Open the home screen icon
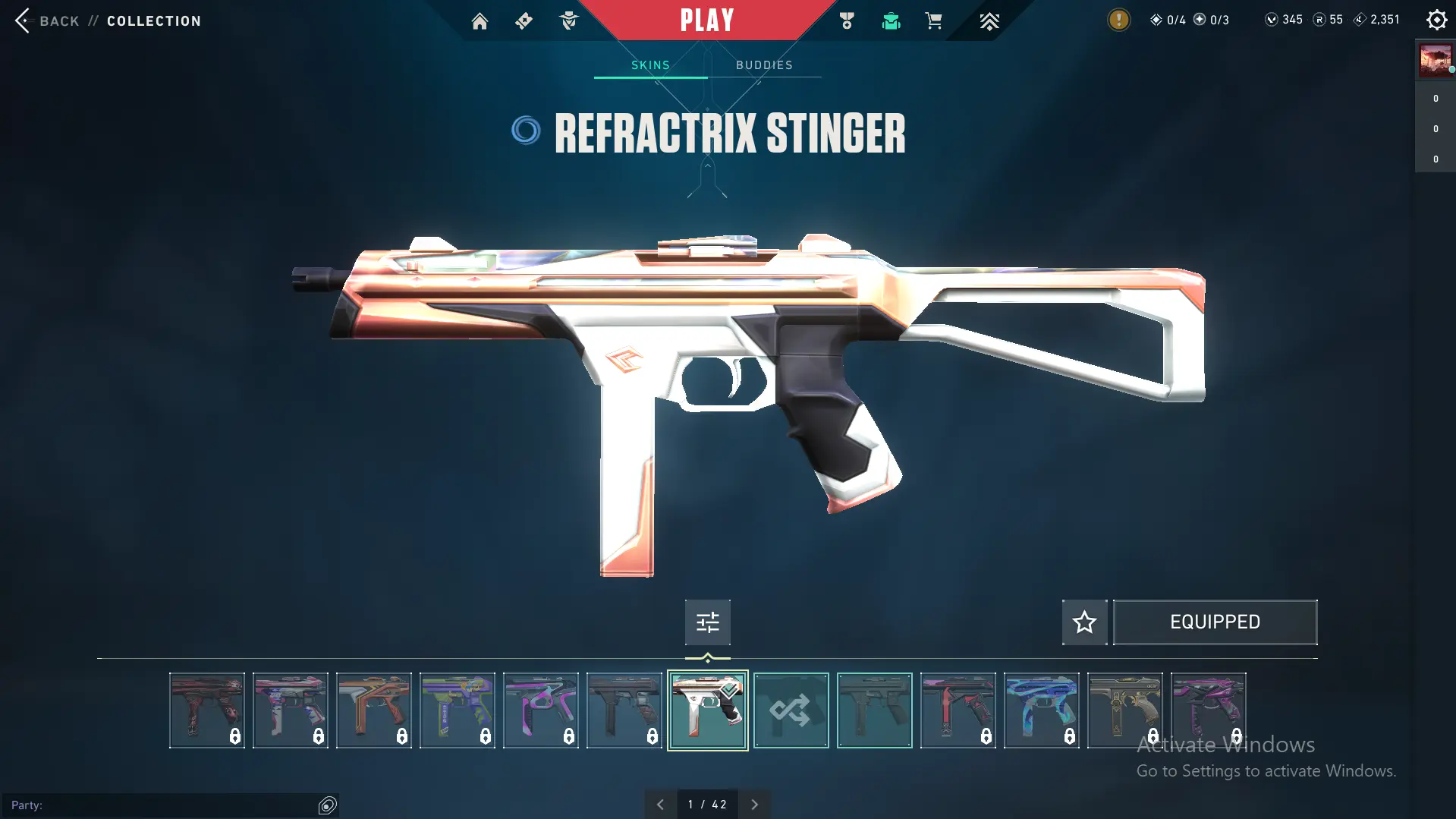This screenshot has height=819, width=1456. (x=480, y=21)
